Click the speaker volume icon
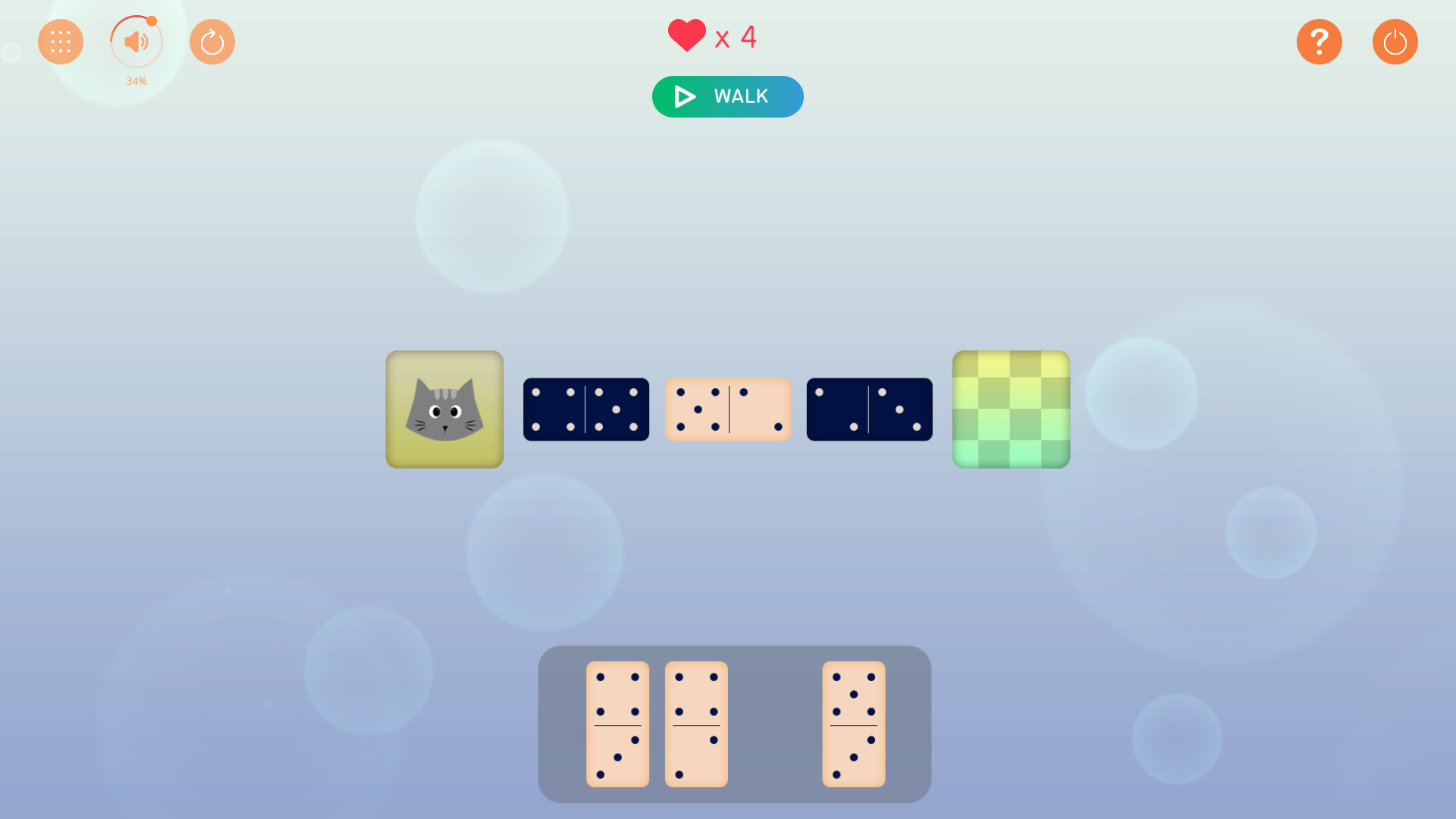1456x819 pixels. pyautogui.click(x=136, y=42)
